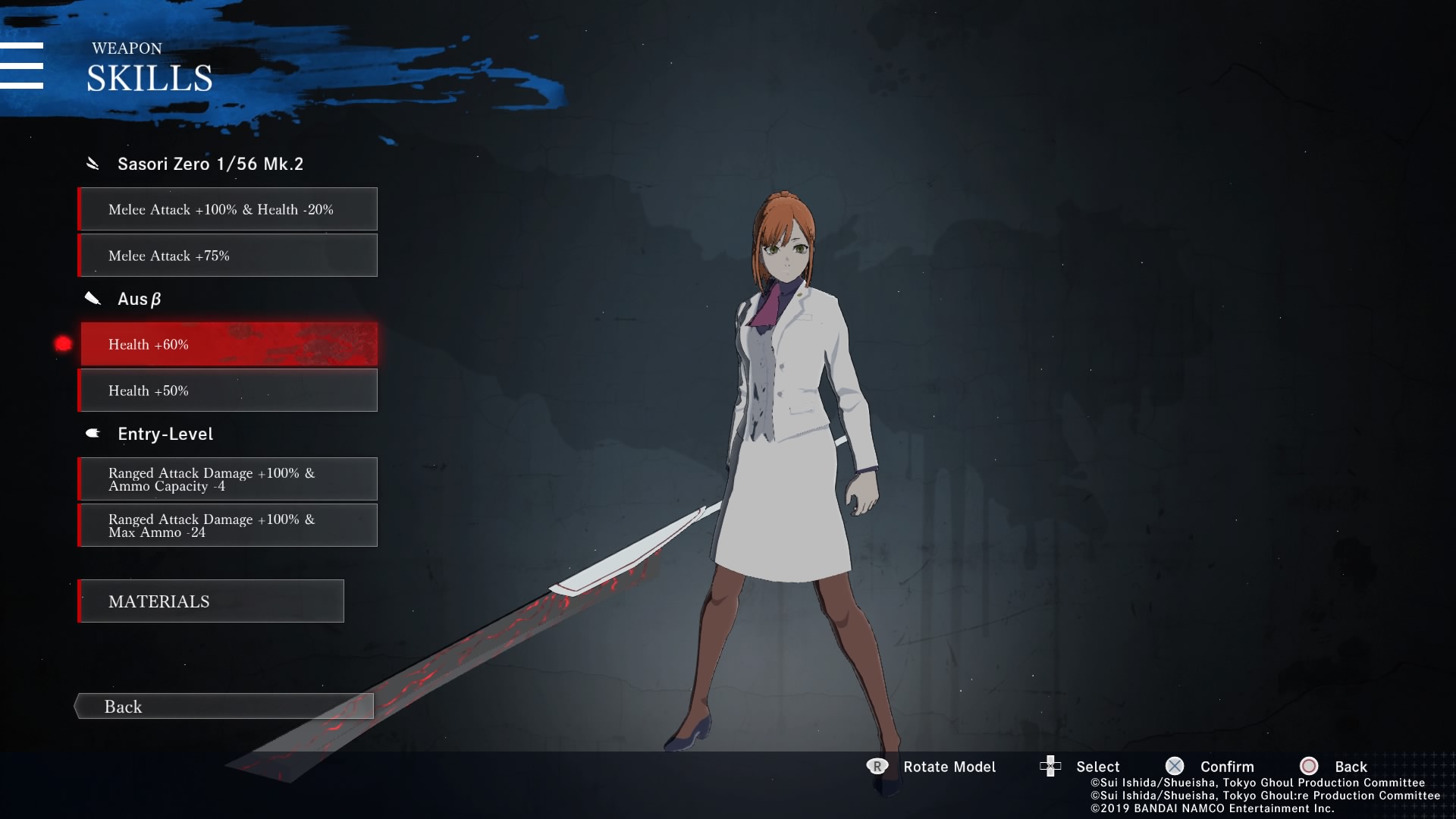Open the MATERIALS menu
This screenshot has width=1456, height=819.
211,601
